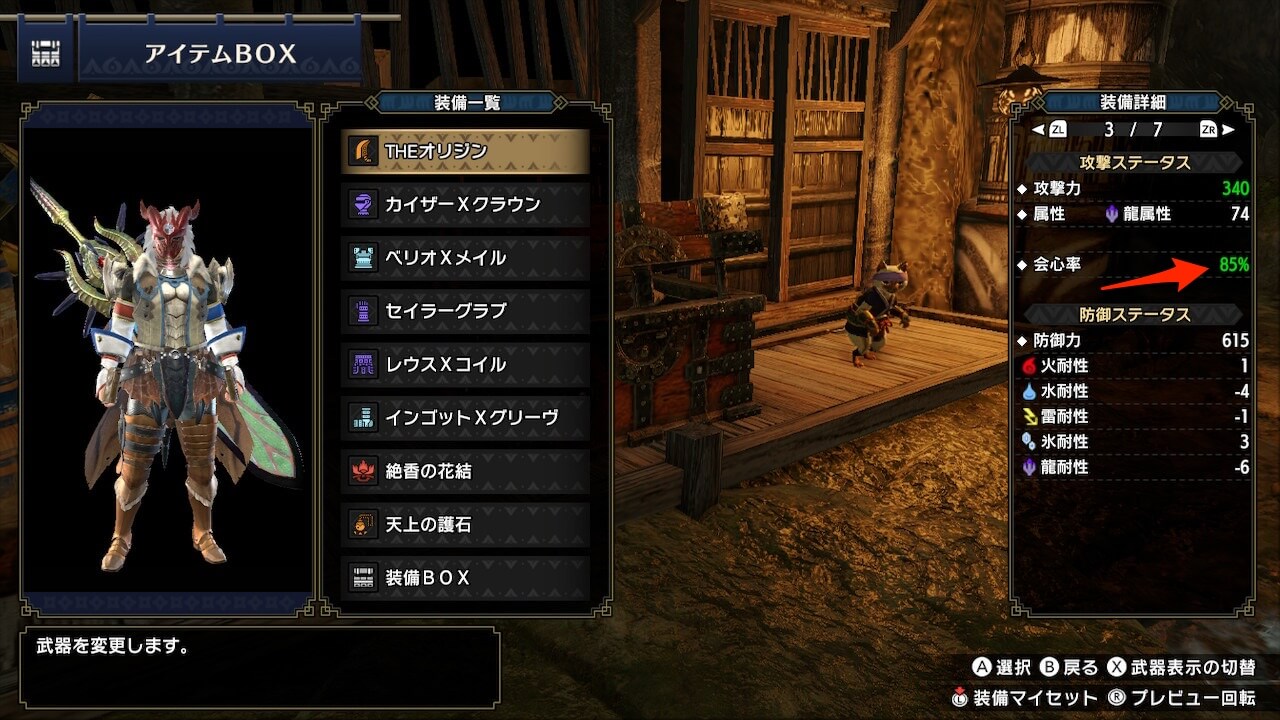Image resolution: width=1280 pixels, height=720 pixels.
Task: Go to previous equipment detail page arrow
Action: pos(1037,129)
